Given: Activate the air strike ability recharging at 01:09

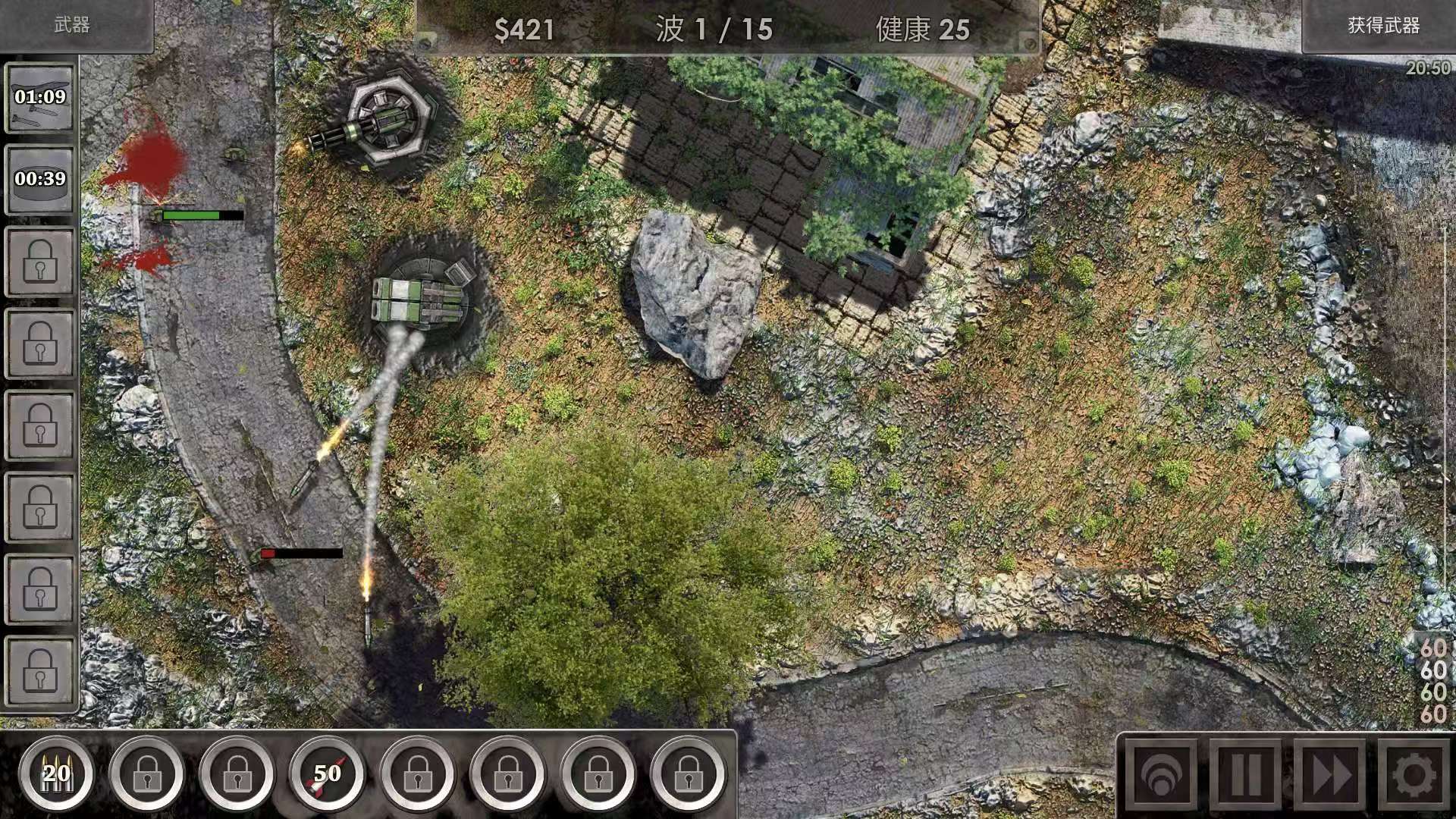Looking at the screenshot, I should (40, 99).
